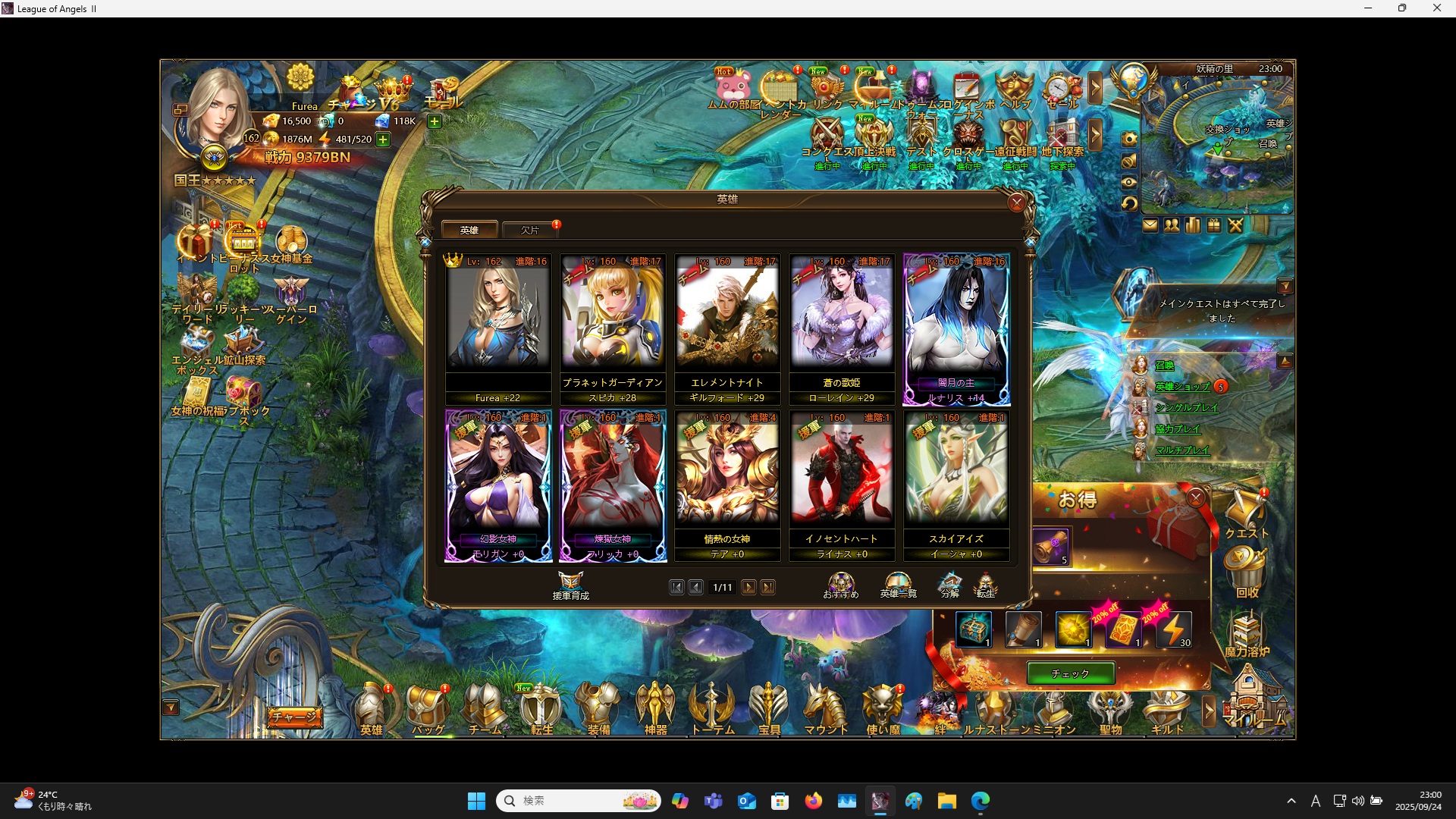The height and width of the screenshot is (819, 1456).
Task: Go to next hero page with right arrow
Action: 749,587
